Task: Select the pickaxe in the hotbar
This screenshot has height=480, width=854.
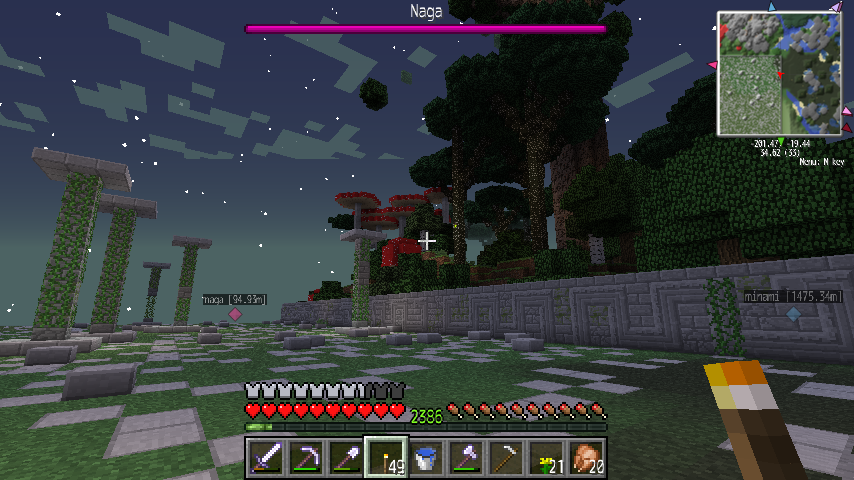Action: (306, 457)
